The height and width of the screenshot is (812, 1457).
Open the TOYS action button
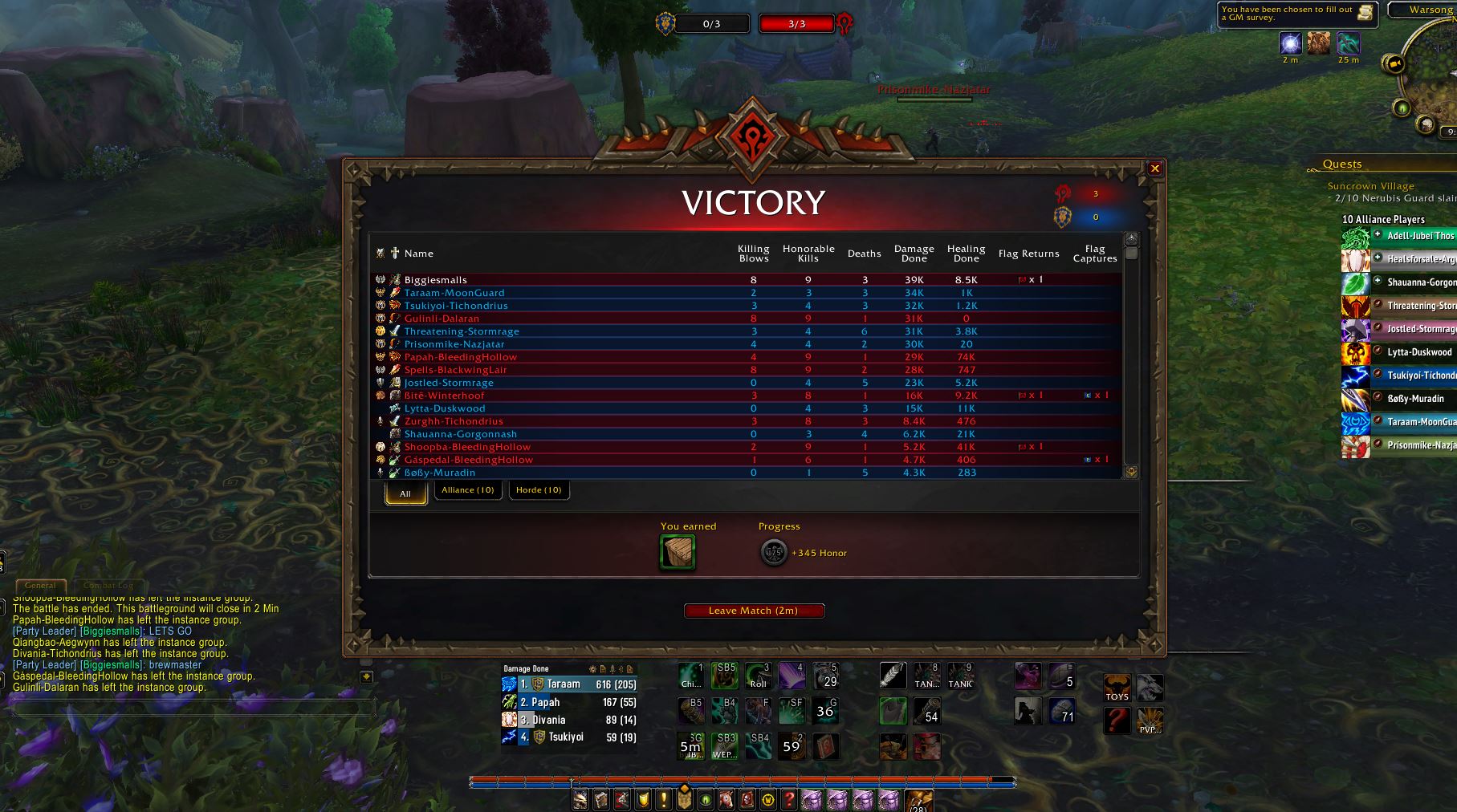point(1117,688)
